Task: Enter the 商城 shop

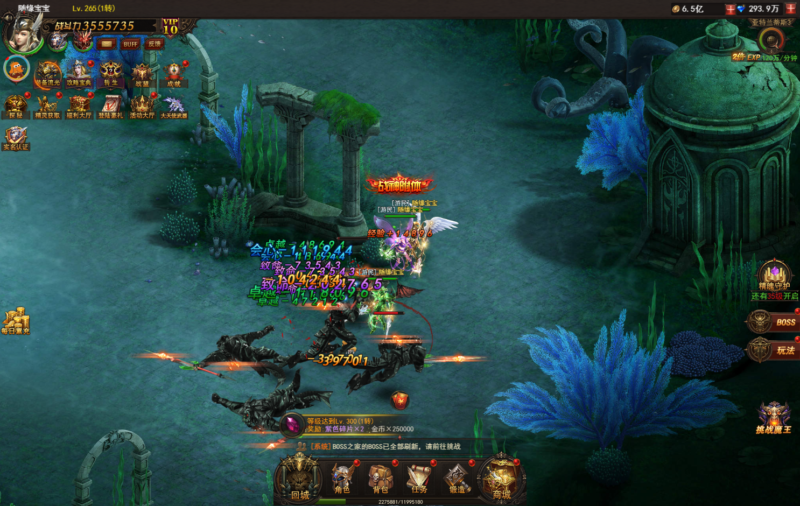Action: point(501,478)
